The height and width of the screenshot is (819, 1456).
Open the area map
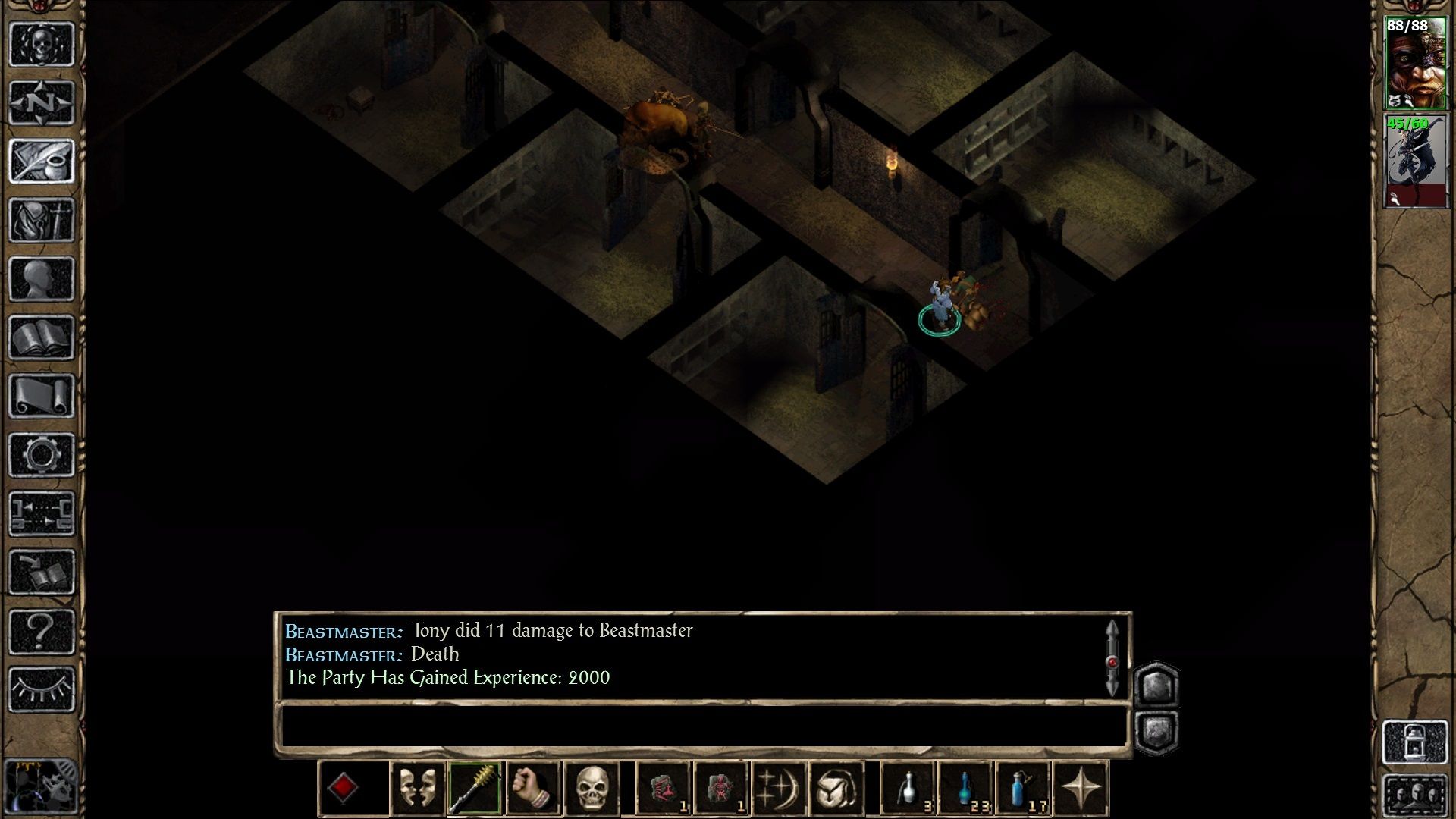click(x=43, y=101)
